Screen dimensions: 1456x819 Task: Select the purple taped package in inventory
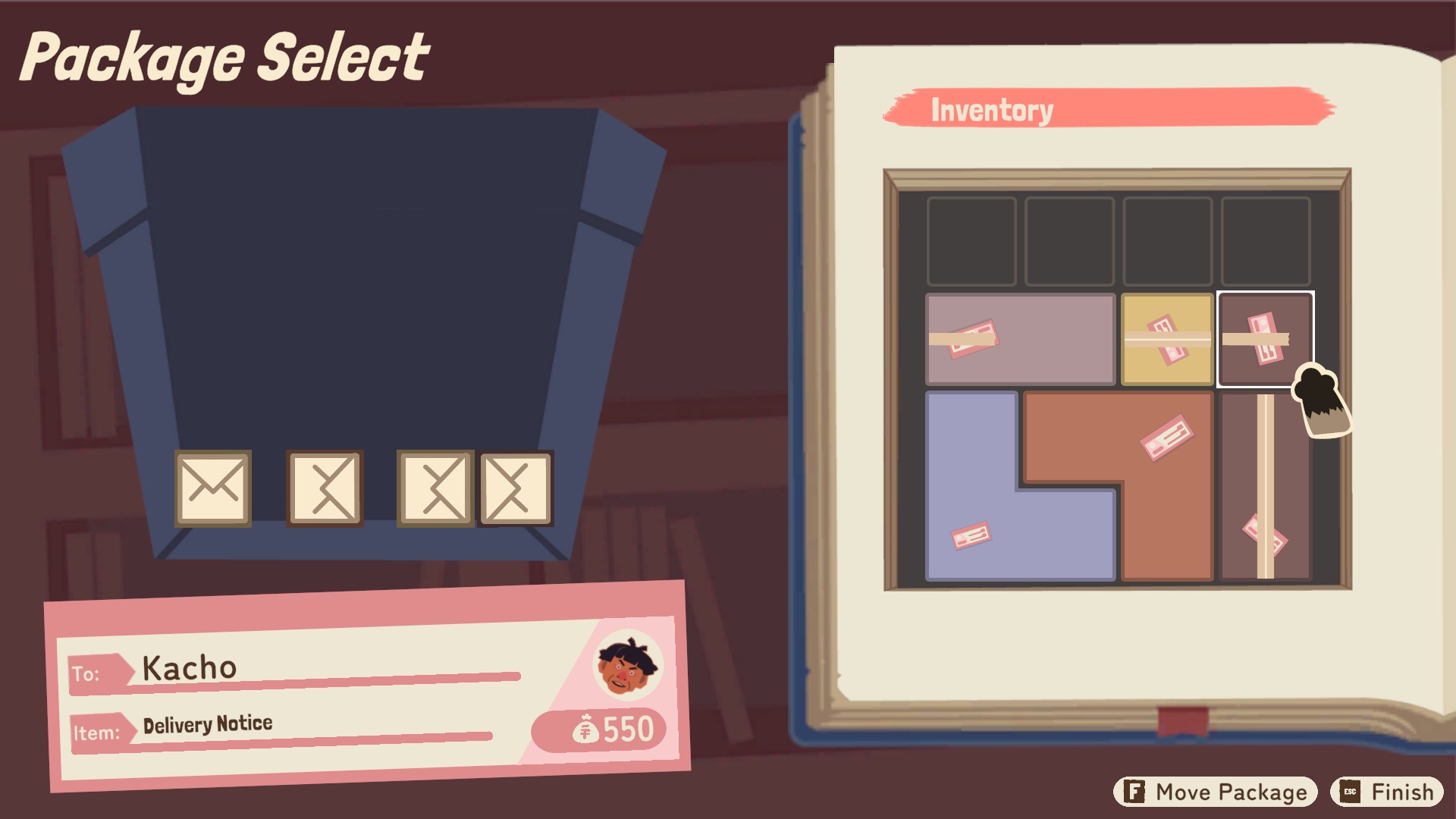1020,339
